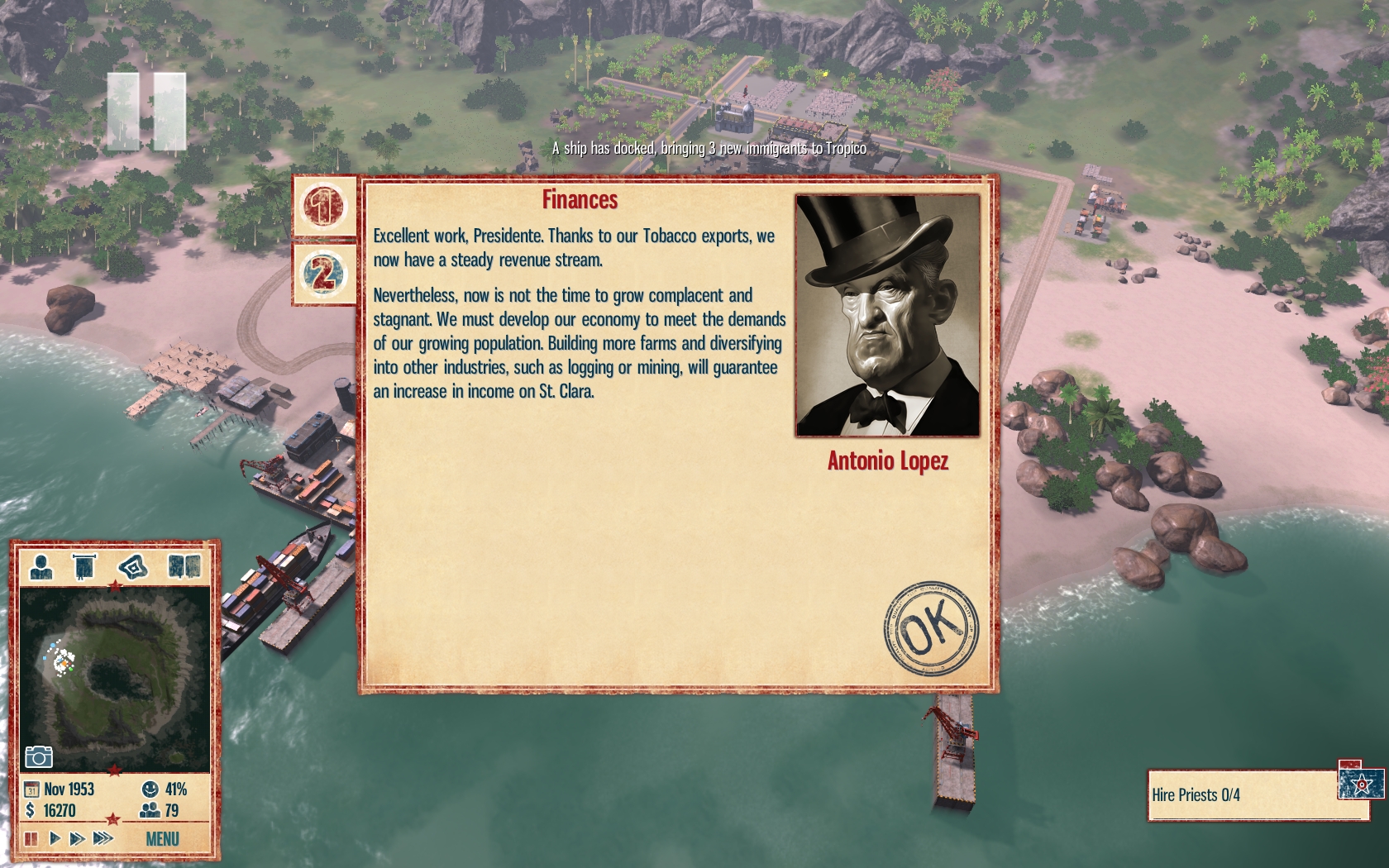Open the person silhouette panel icon
1389x868 pixels.
click(41, 567)
